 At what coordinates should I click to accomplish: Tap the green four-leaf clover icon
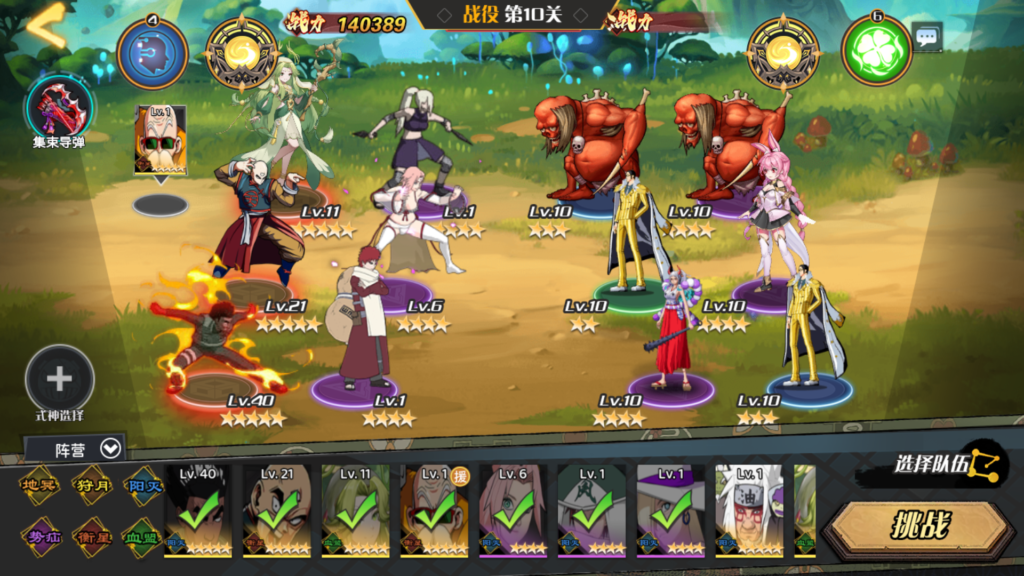coord(876,49)
